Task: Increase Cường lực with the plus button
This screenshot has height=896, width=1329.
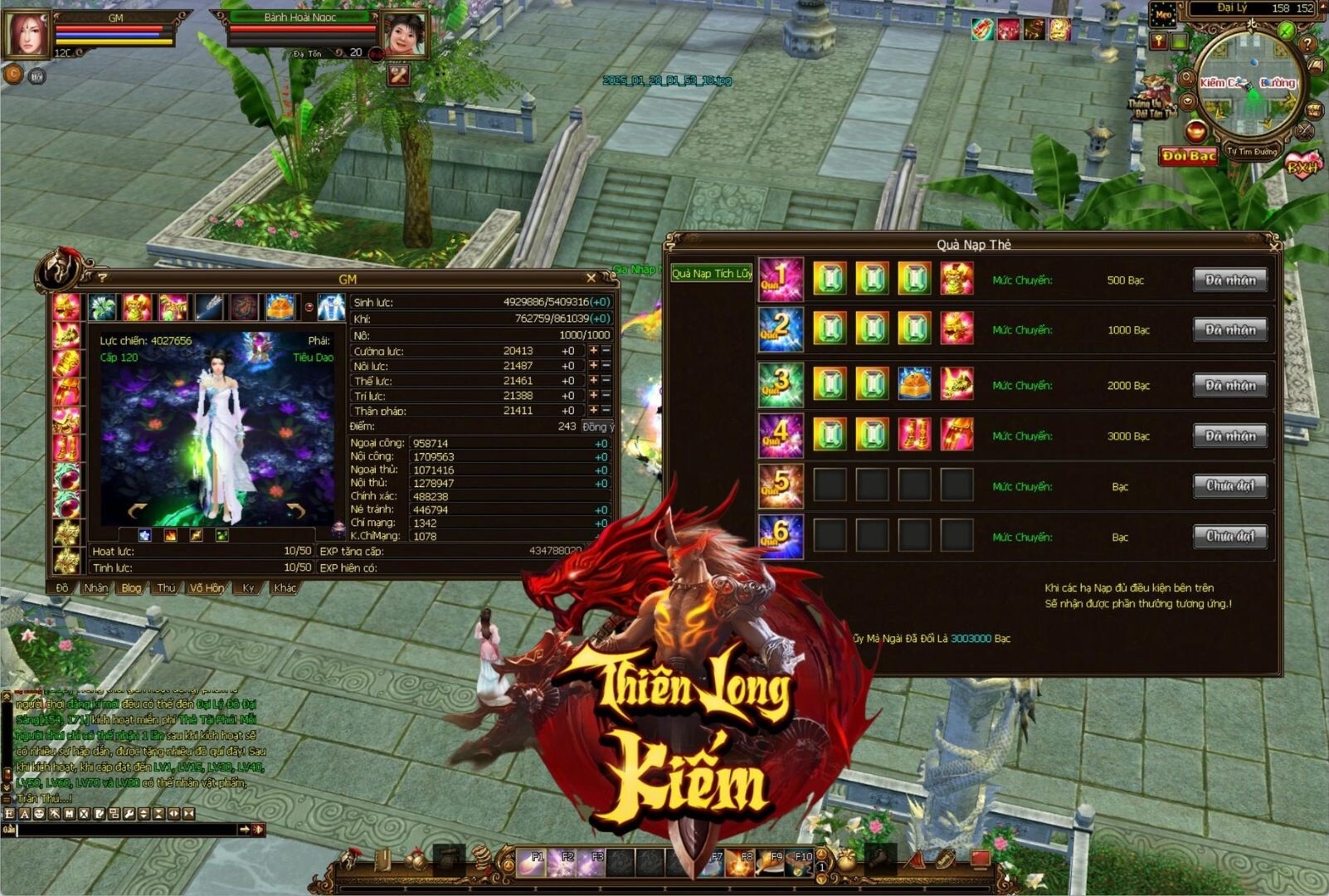Action: pyautogui.click(x=593, y=351)
